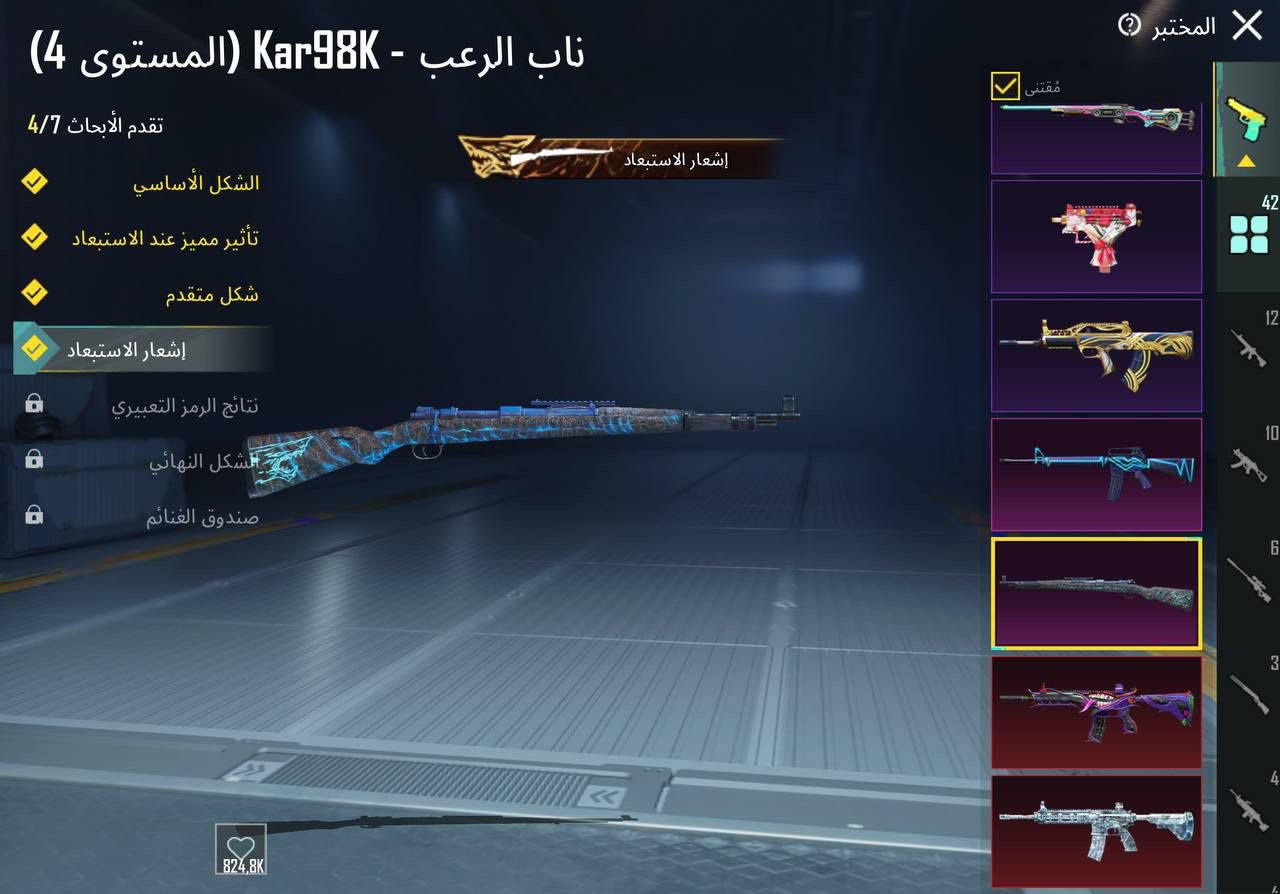This screenshot has height=894, width=1280.
Task: Click the yellow checkmark beside الشكل الأساسي
Action: click(34, 181)
